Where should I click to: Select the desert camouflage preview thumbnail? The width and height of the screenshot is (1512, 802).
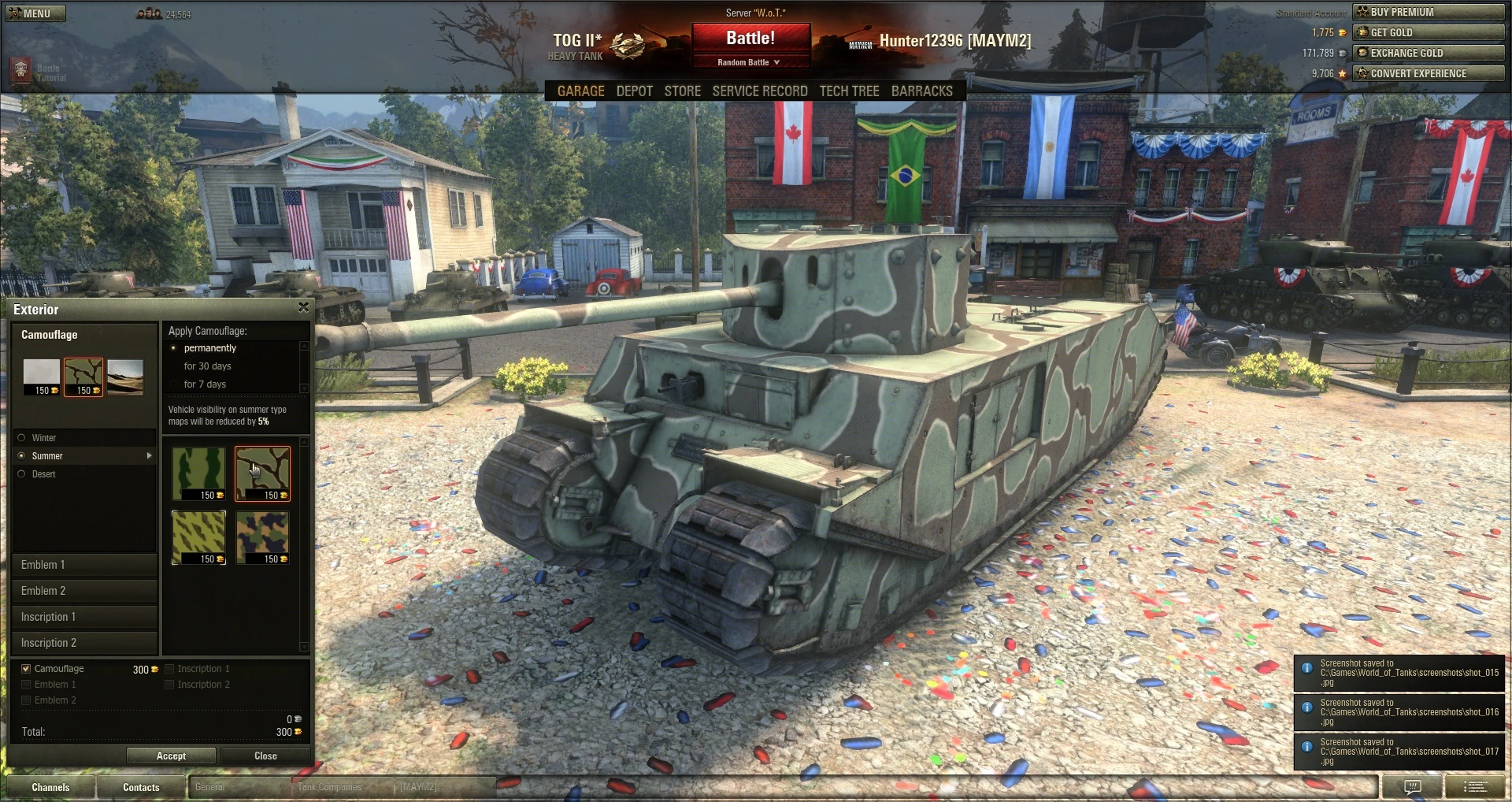(126, 377)
